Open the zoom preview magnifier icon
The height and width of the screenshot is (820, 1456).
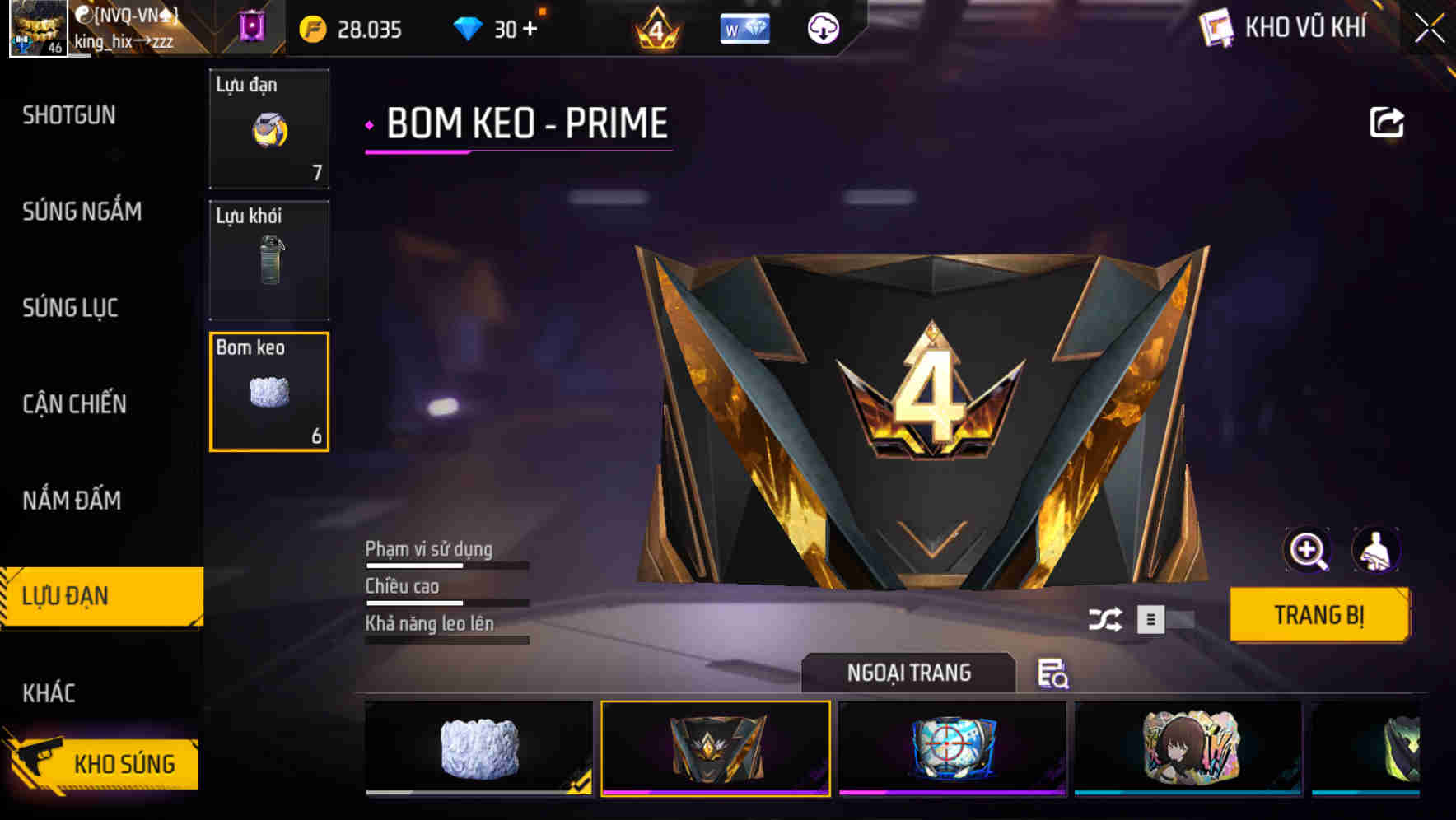1308,550
